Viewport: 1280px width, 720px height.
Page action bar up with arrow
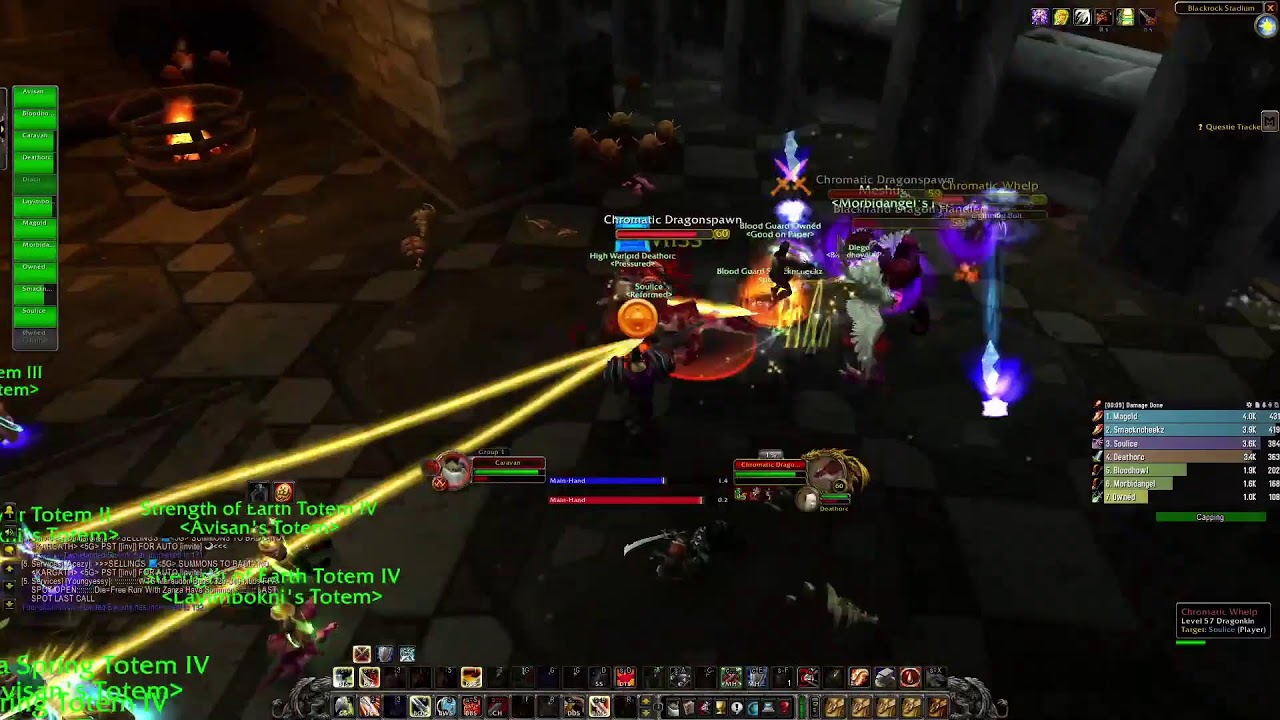[645, 702]
